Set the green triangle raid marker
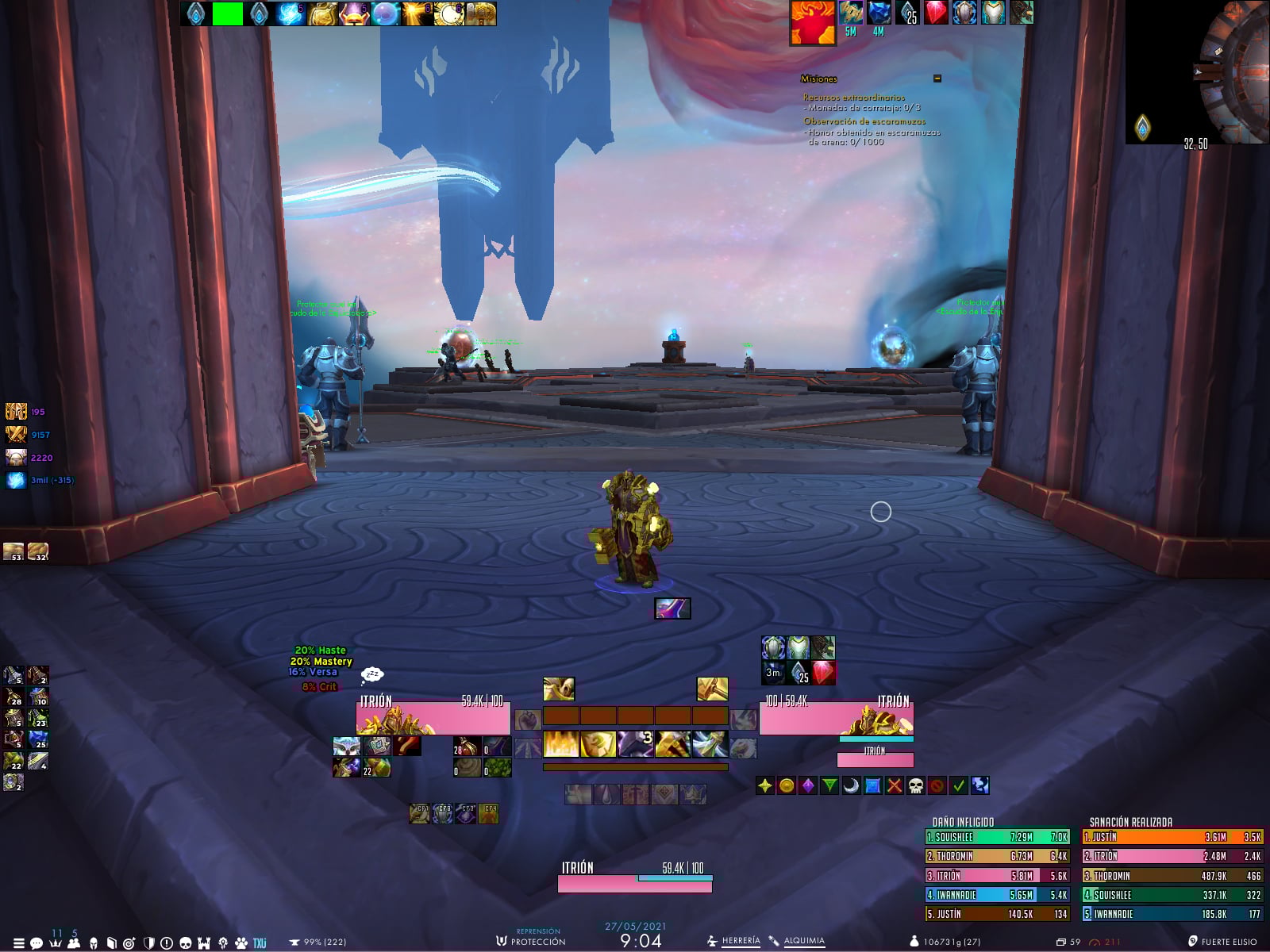 tap(829, 785)
